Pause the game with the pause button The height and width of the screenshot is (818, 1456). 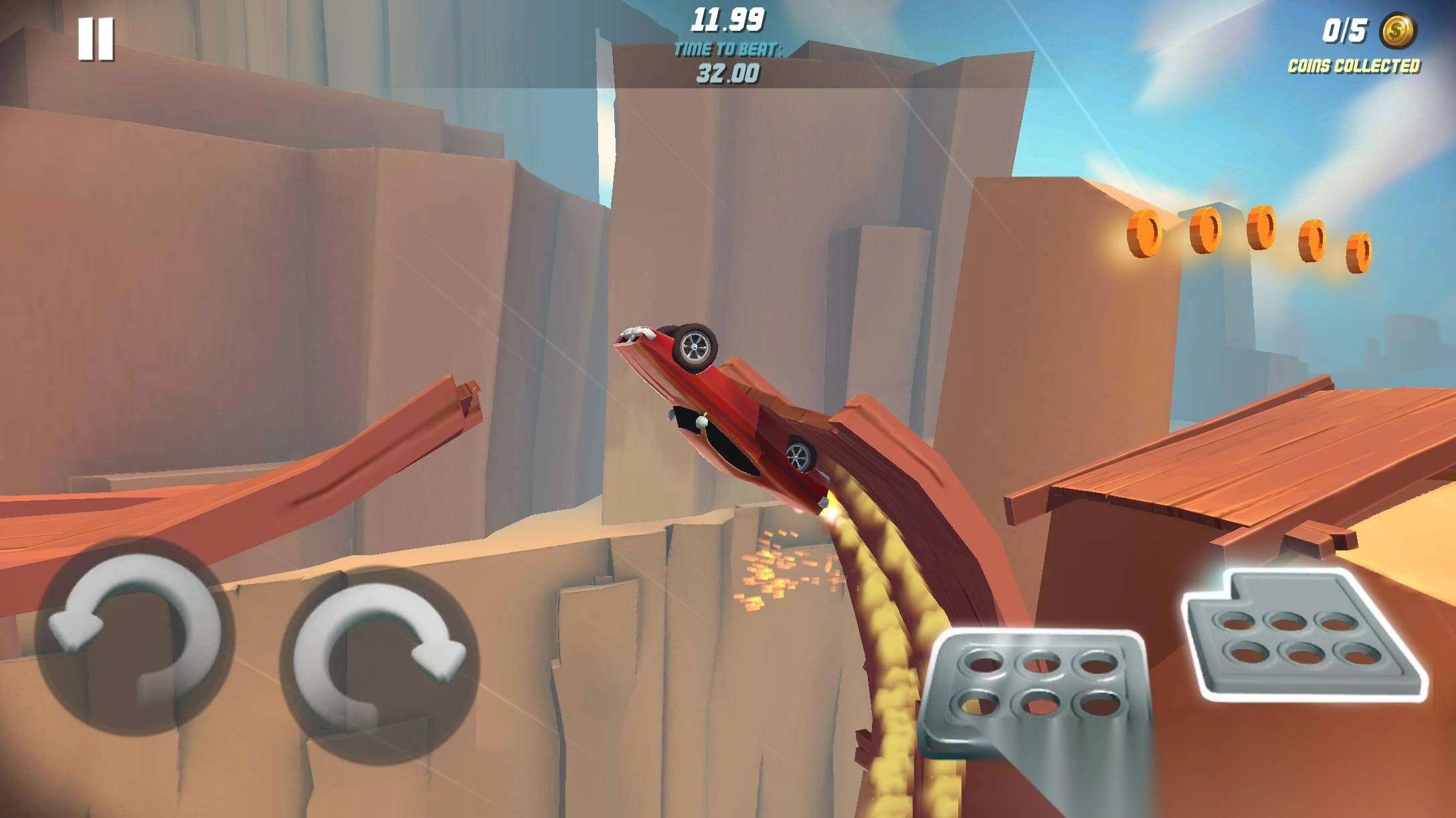tap(96, 39)
